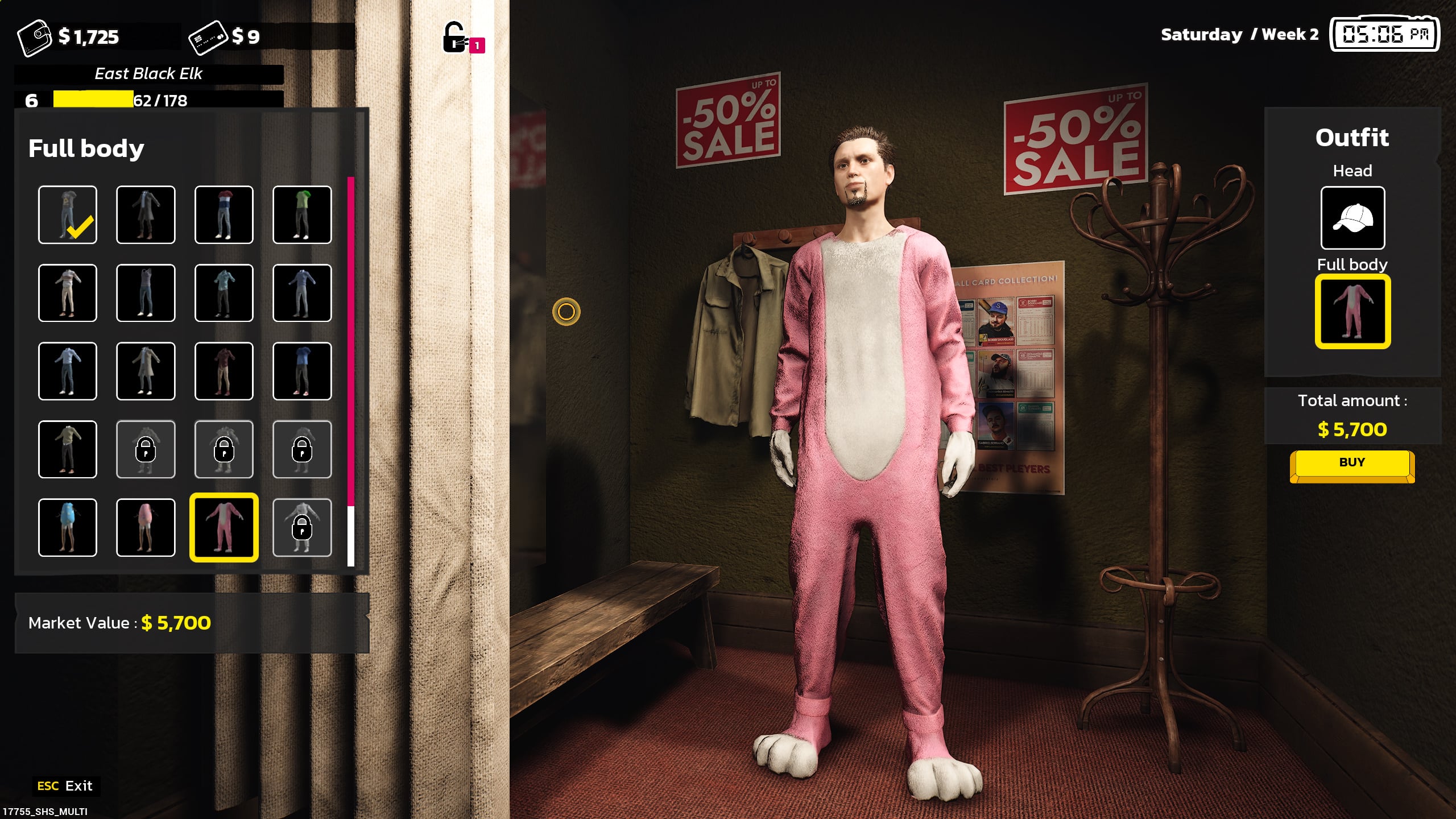
Task: Select the pink bunny suit in the Outfit panel
Action: [x=1352, y=312]
